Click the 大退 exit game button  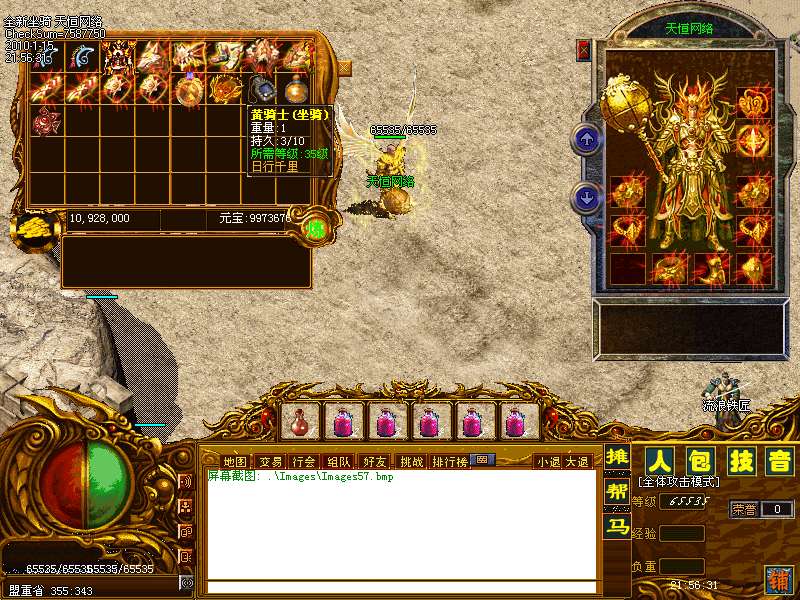pos(577,462)
